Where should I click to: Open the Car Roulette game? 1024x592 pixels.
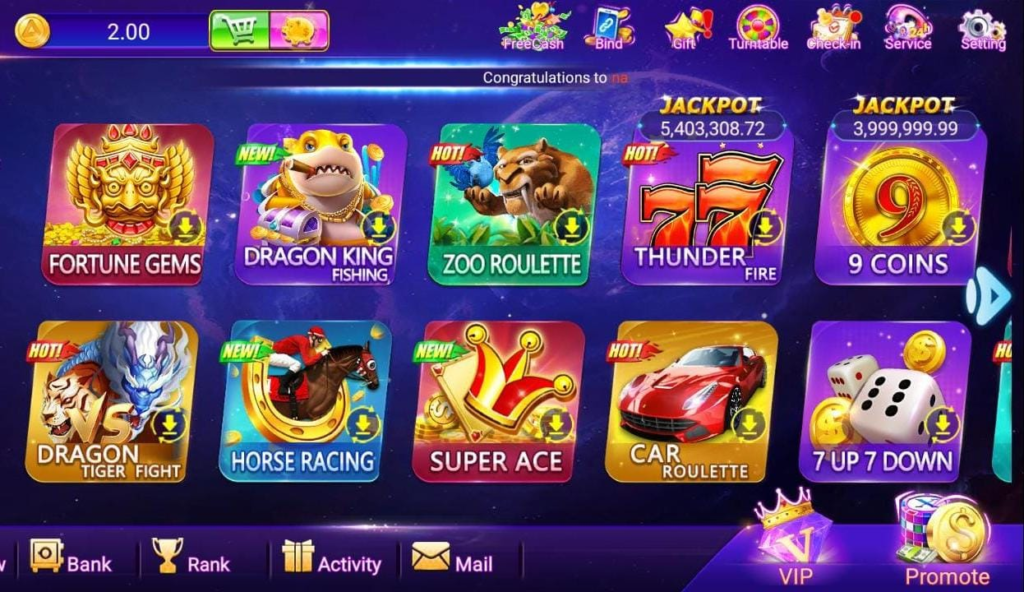pos(691,400)
